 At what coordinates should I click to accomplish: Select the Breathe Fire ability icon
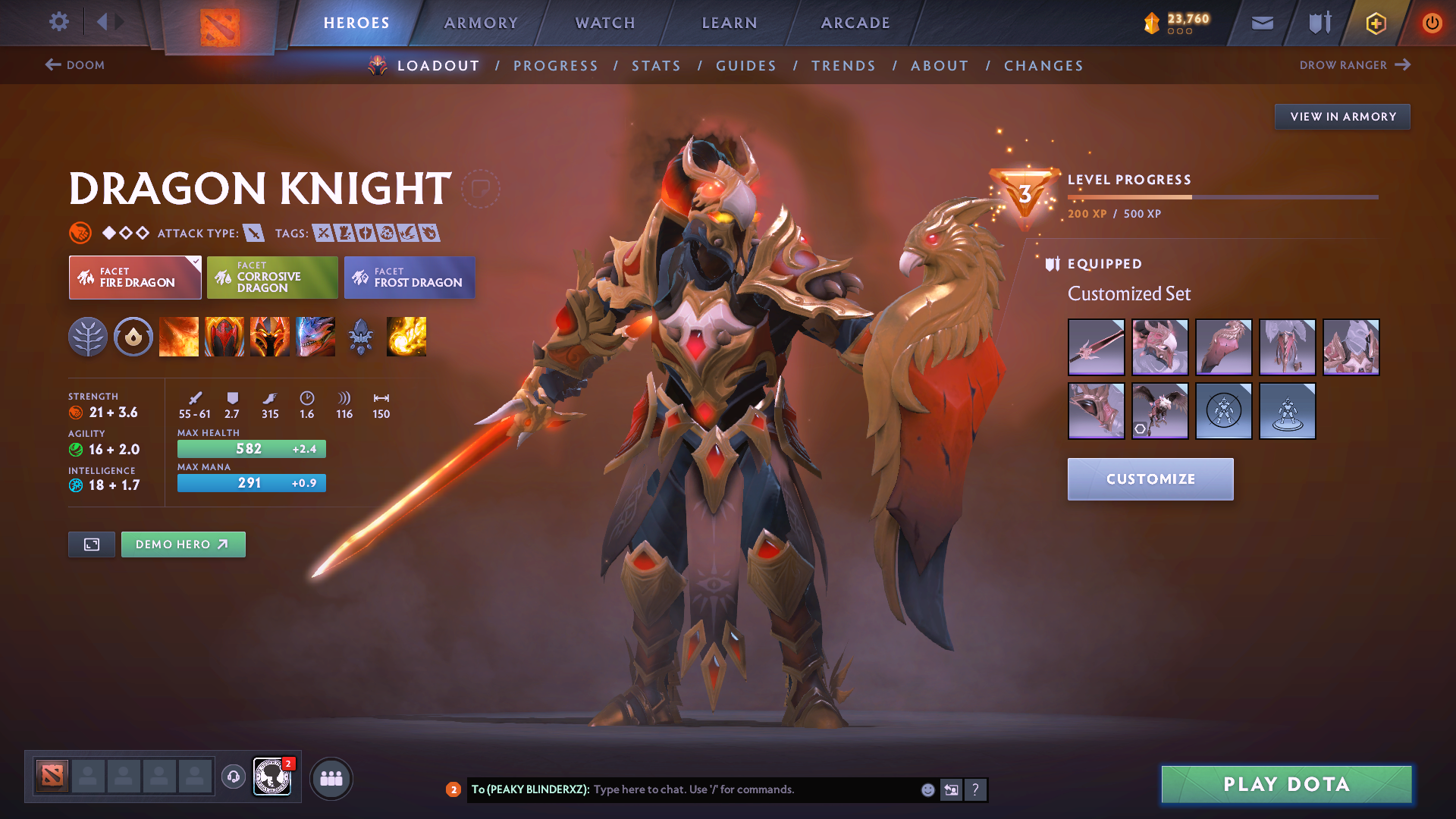click(x=179, y=337)
